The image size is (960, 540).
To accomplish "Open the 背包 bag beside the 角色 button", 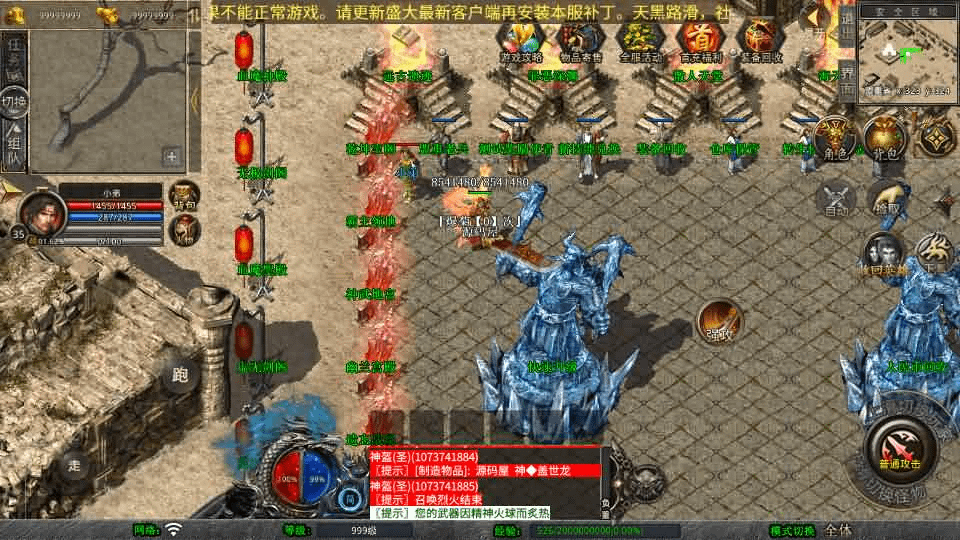I will pos(884,137).
